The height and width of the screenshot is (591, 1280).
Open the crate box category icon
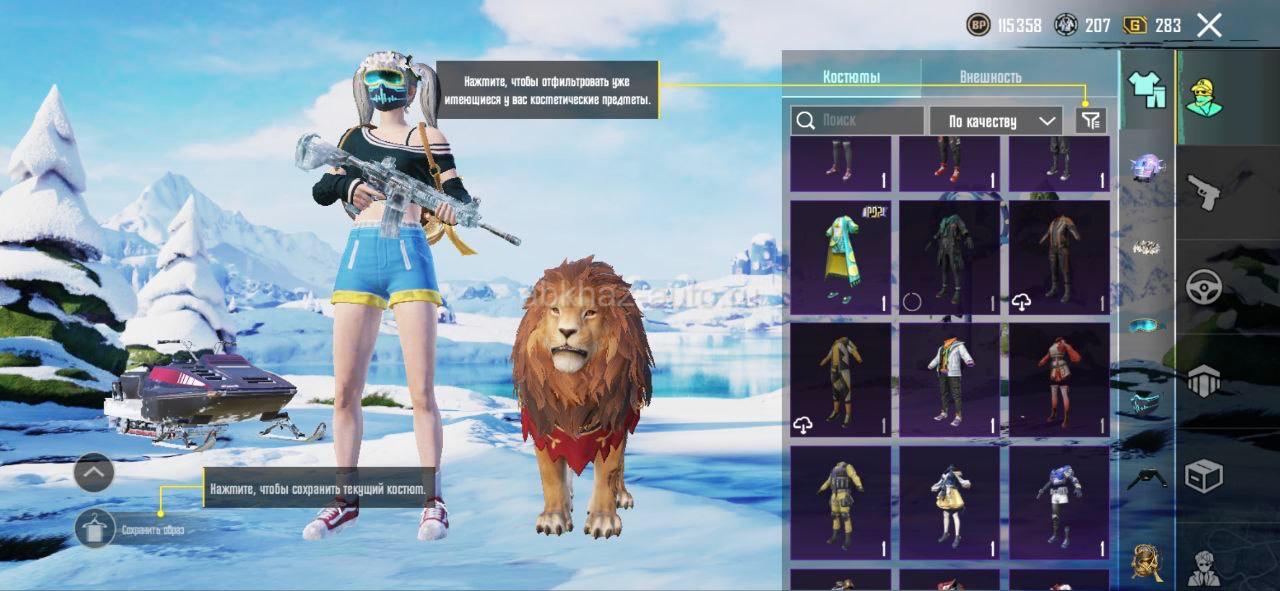[1203, 476]
